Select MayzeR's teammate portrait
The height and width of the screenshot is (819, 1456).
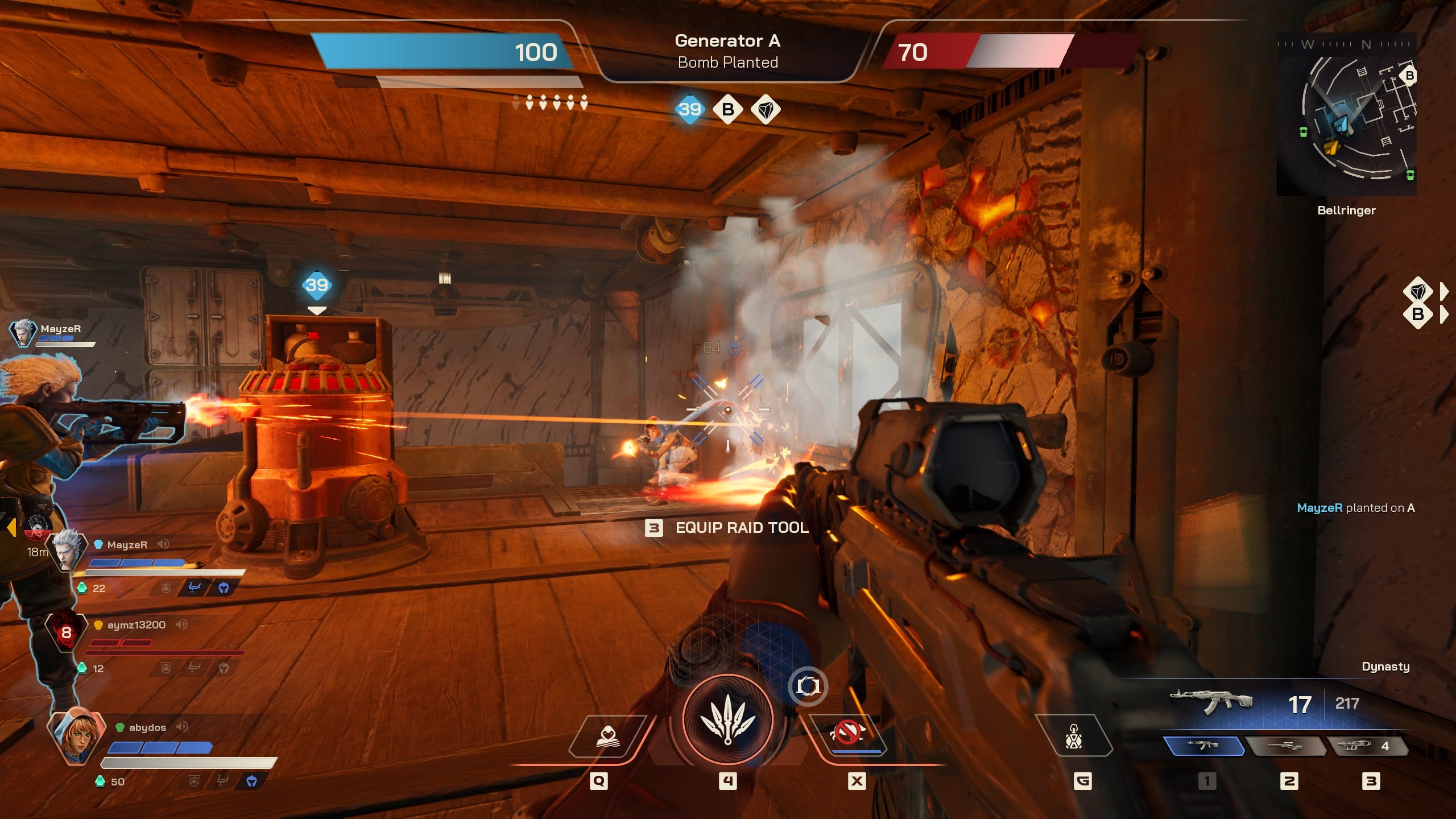pos(67,551)
